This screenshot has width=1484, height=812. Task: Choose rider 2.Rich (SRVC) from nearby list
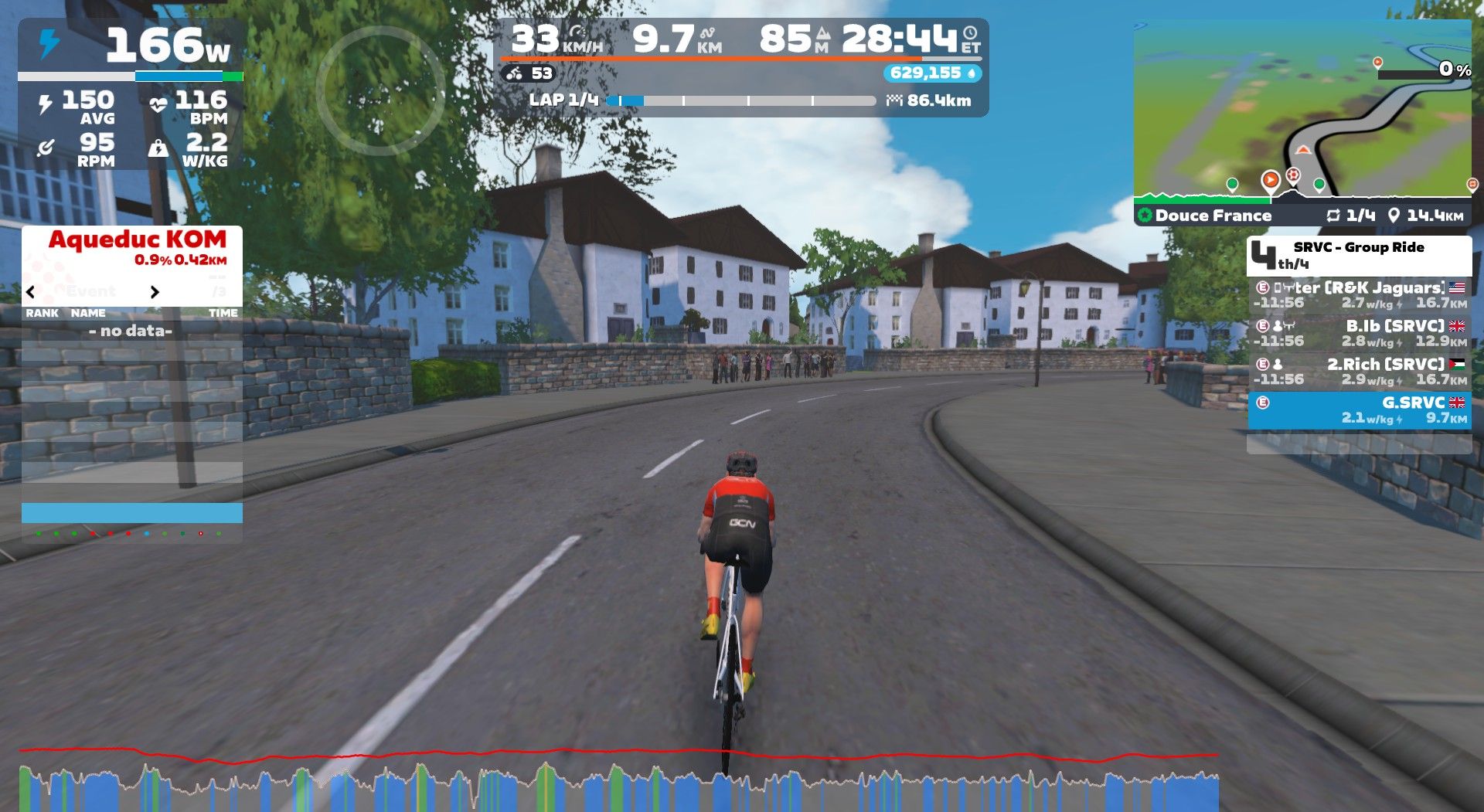[1360, 372]
